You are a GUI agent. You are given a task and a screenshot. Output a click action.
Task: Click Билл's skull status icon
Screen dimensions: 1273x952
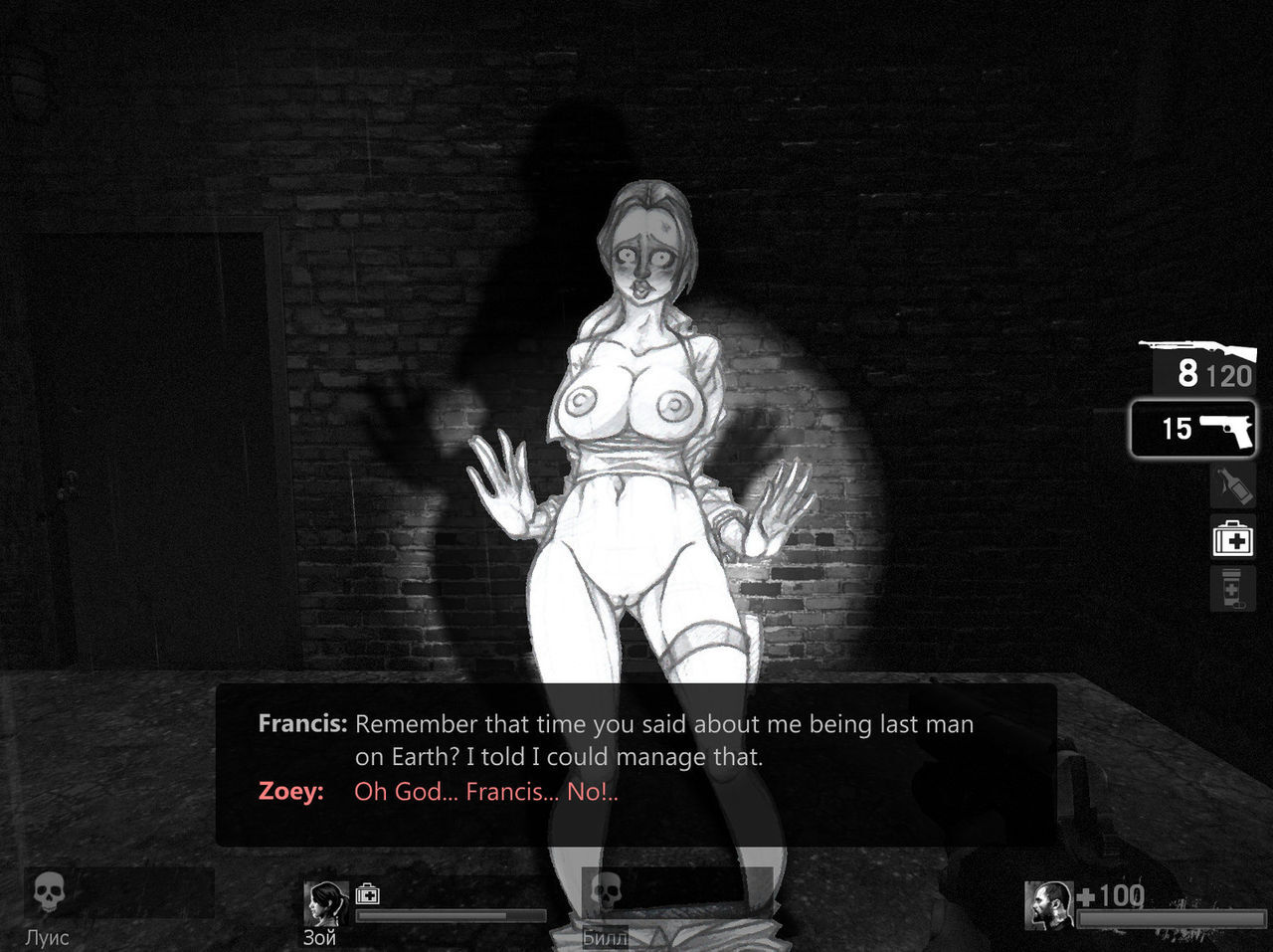606,892
